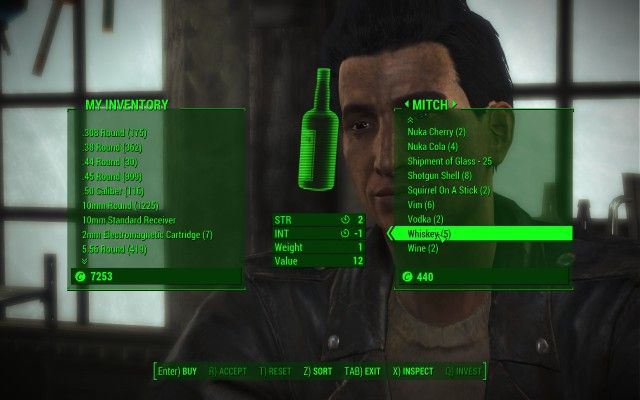
Task: Pick the Shipment of Glass - 25
Action: 449,161
